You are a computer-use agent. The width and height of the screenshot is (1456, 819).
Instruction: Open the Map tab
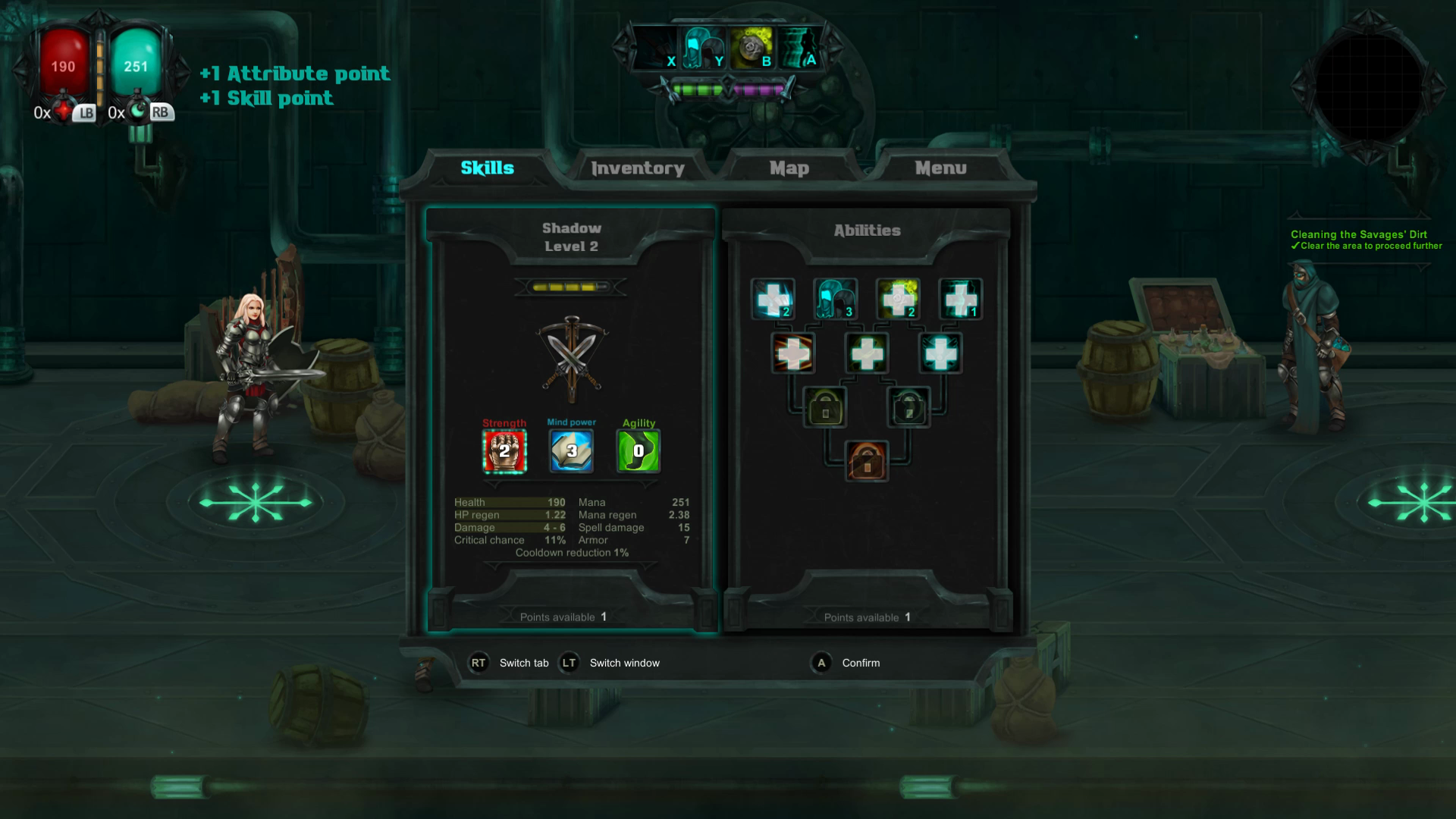pos(789,168)
